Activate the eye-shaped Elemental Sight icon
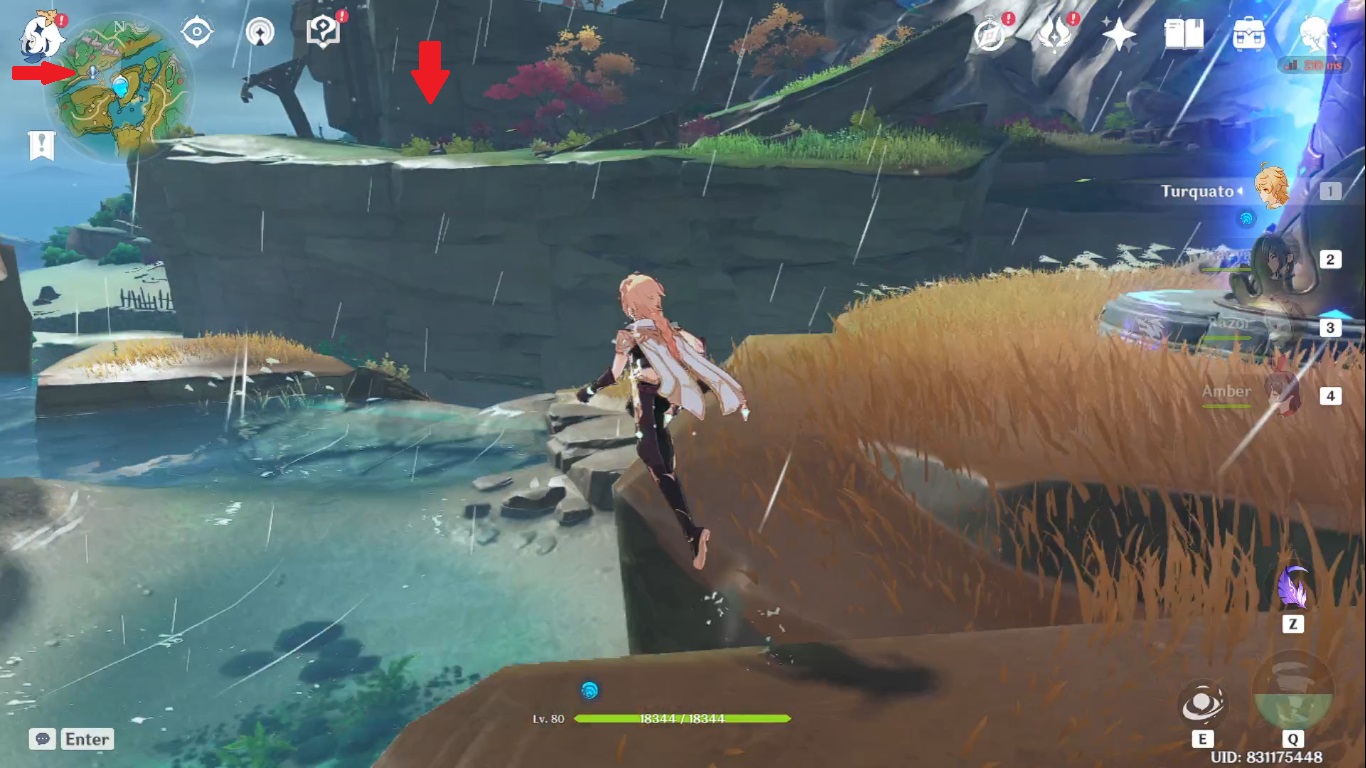 coord(197,33)
